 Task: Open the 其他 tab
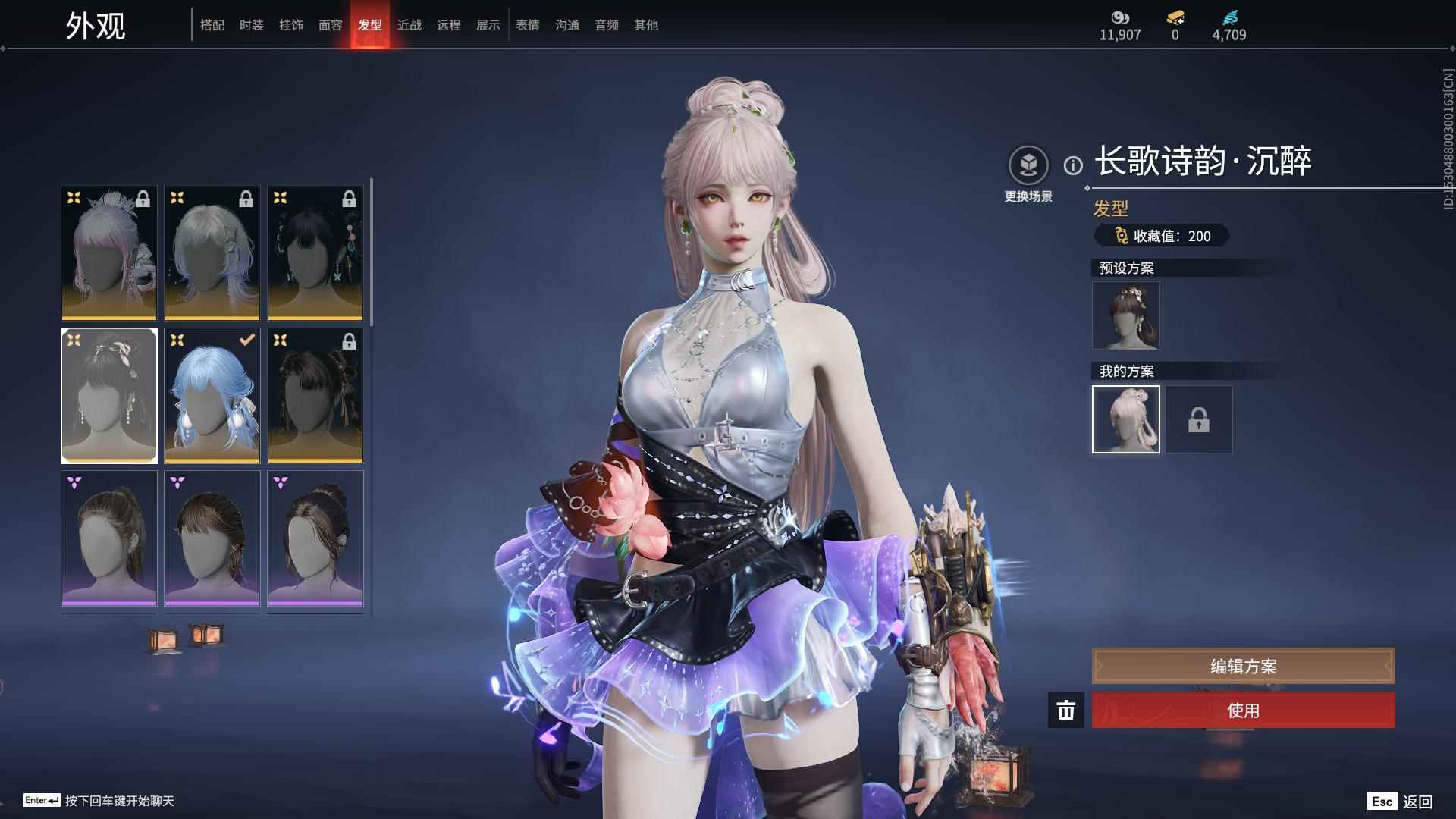click(x=645, y=25)
